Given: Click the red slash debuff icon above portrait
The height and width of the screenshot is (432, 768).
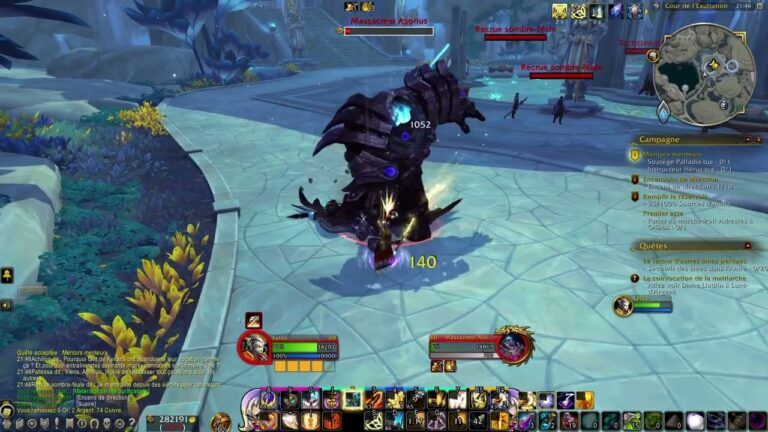Looking at the screenshot, I should [x=254, y=319].
